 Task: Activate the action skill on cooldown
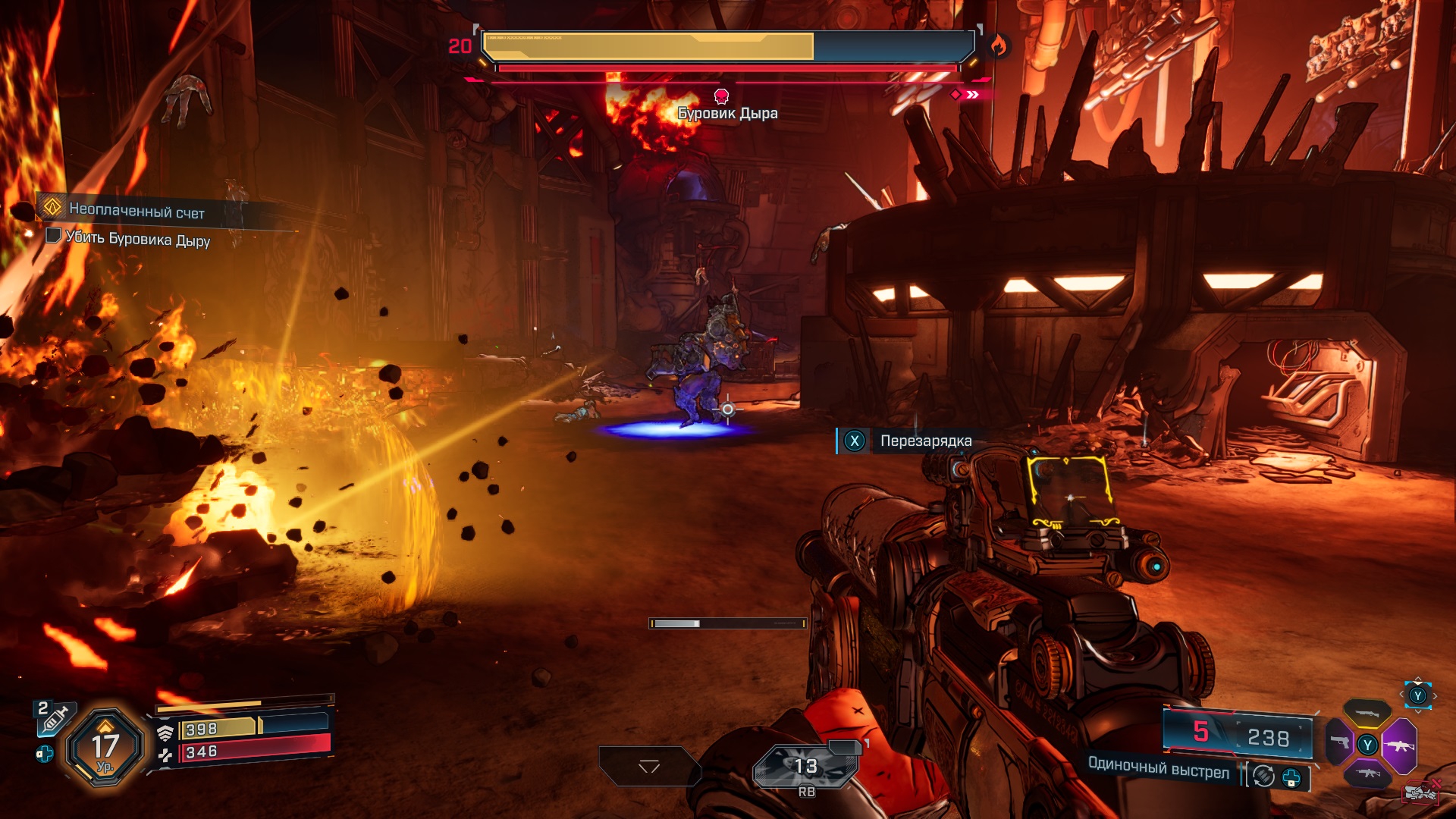coord(805,766)
